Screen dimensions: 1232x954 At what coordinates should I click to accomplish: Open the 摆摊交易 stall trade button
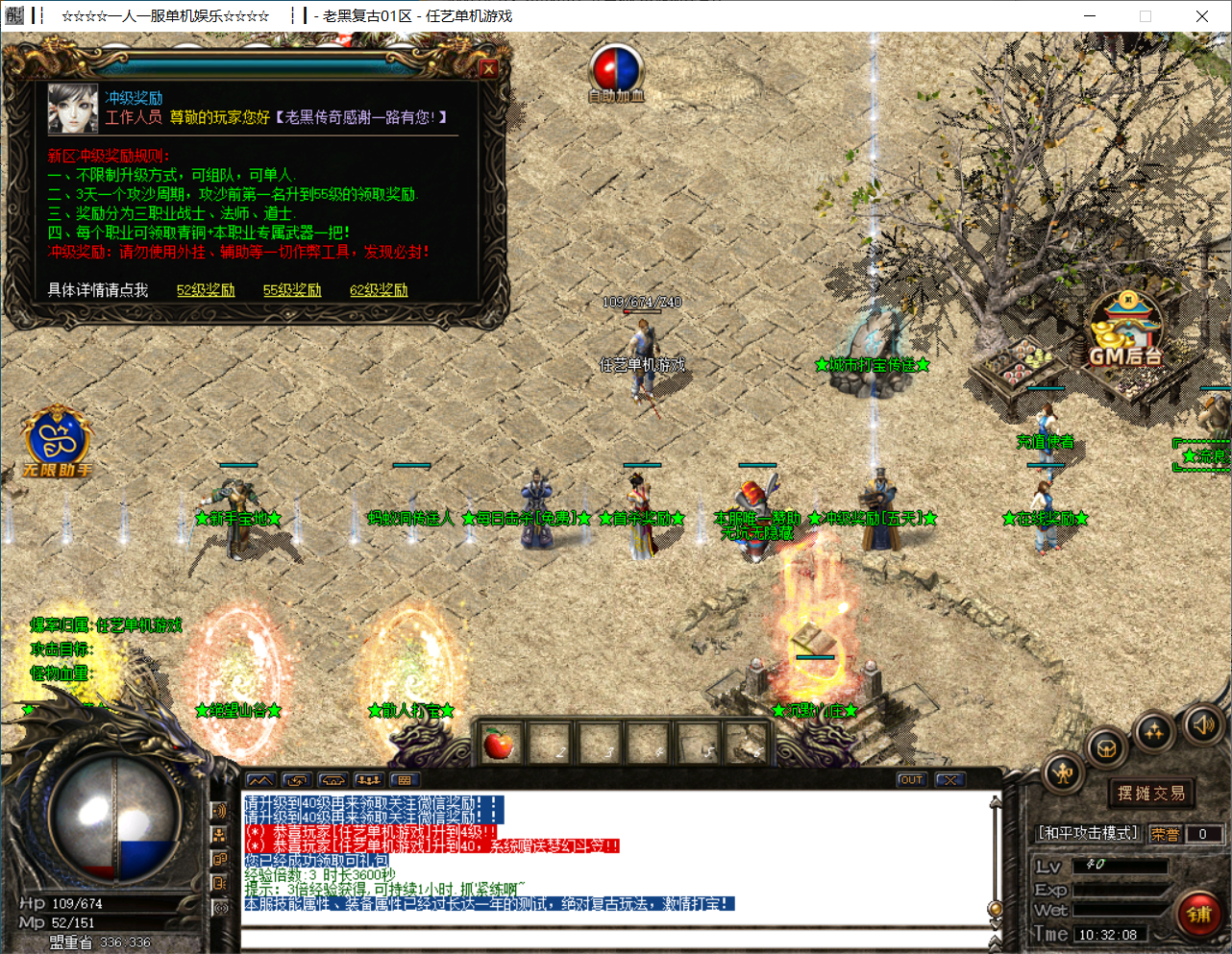pos(1151,794)
